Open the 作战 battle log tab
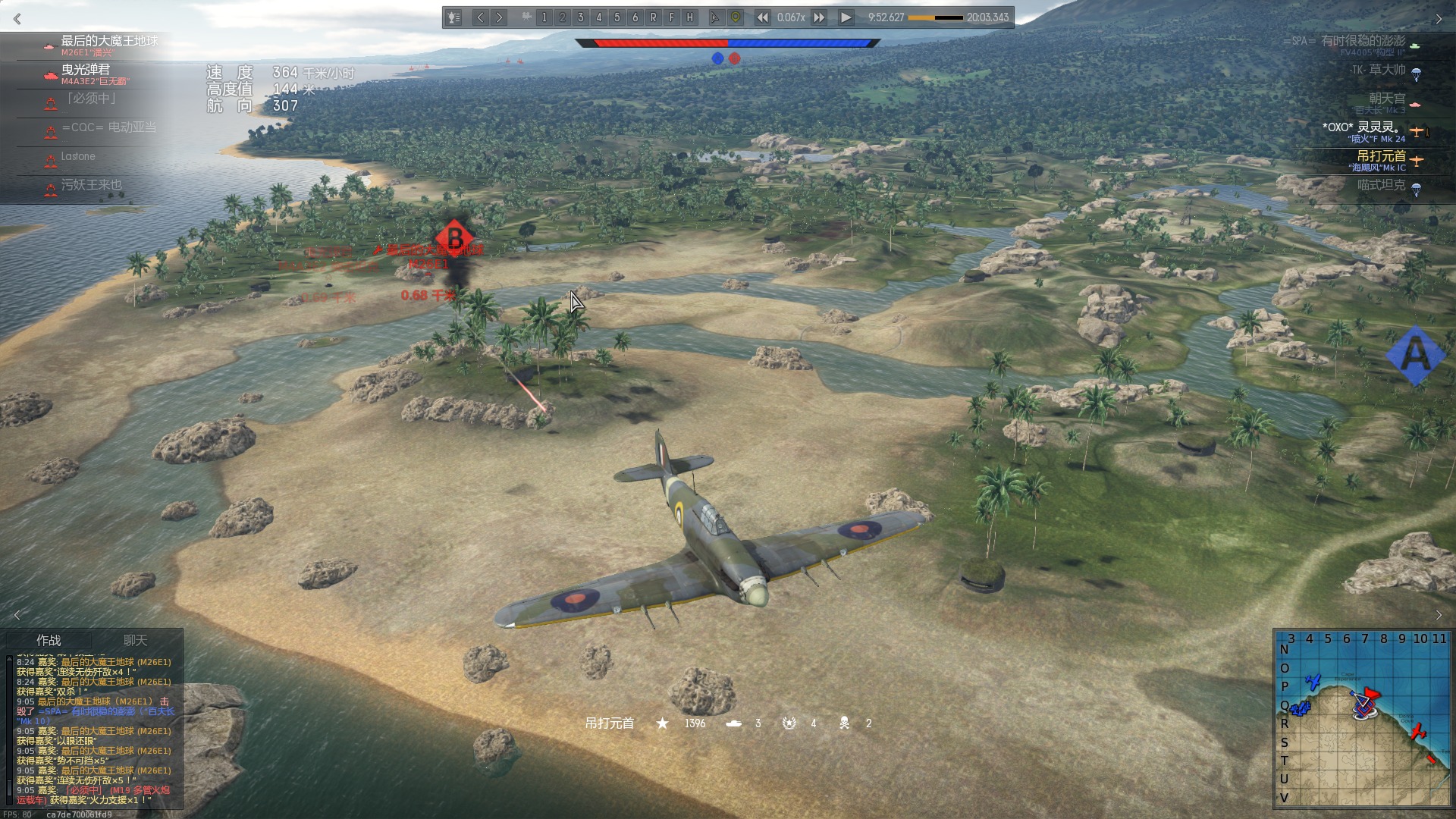The height and width of the screenshot is (819, 1456). (49, 641)
